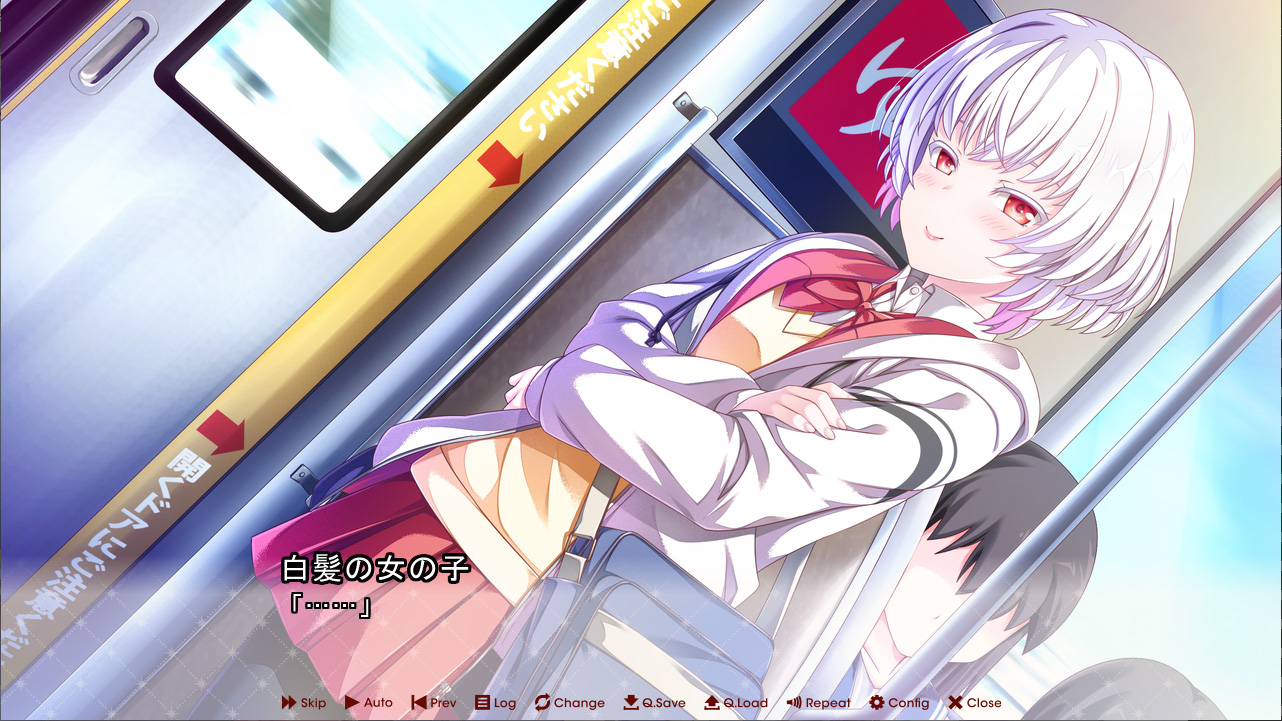1282x721 pixels.
Task: Click the Prev rewind icon
Action: click(x=419, y=703)
